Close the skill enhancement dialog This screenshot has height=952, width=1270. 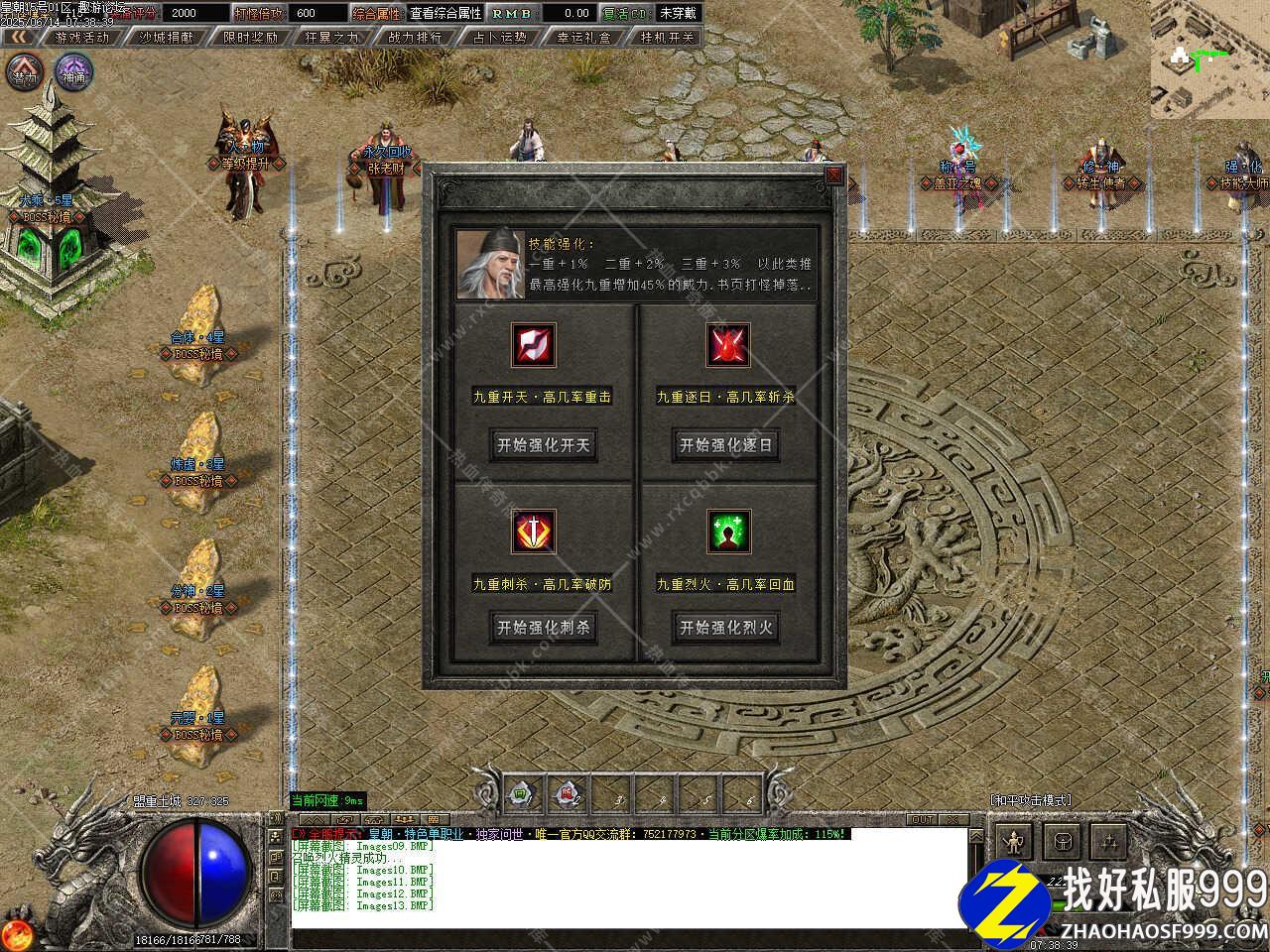point(833,176)
